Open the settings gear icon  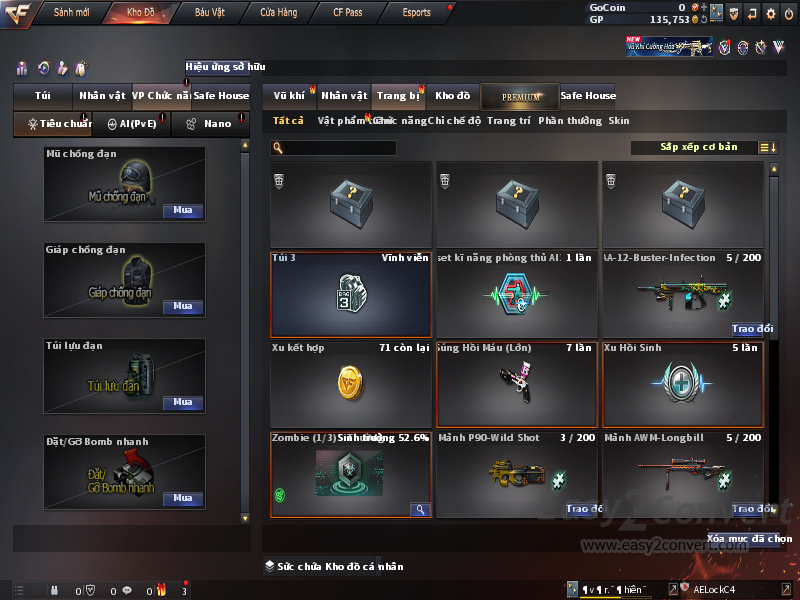click(x=770, y=14)
